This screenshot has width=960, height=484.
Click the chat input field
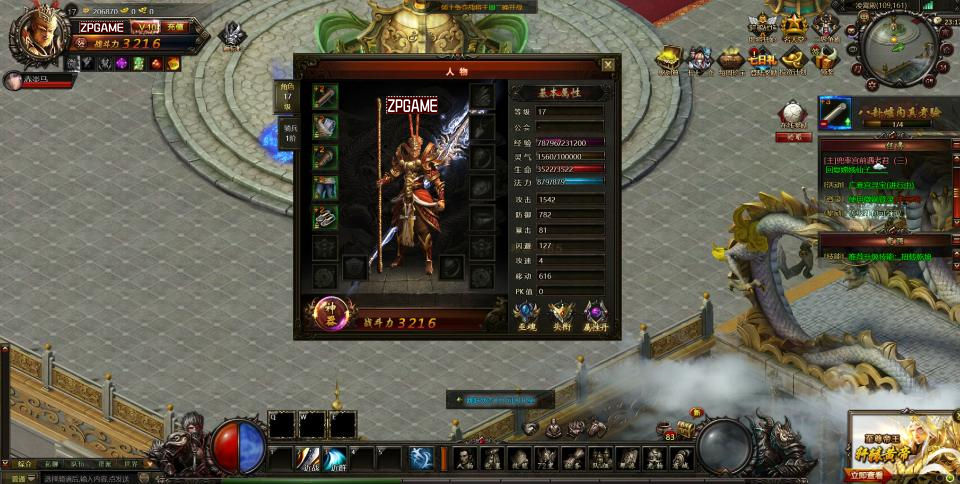click(x=80, y=478)
